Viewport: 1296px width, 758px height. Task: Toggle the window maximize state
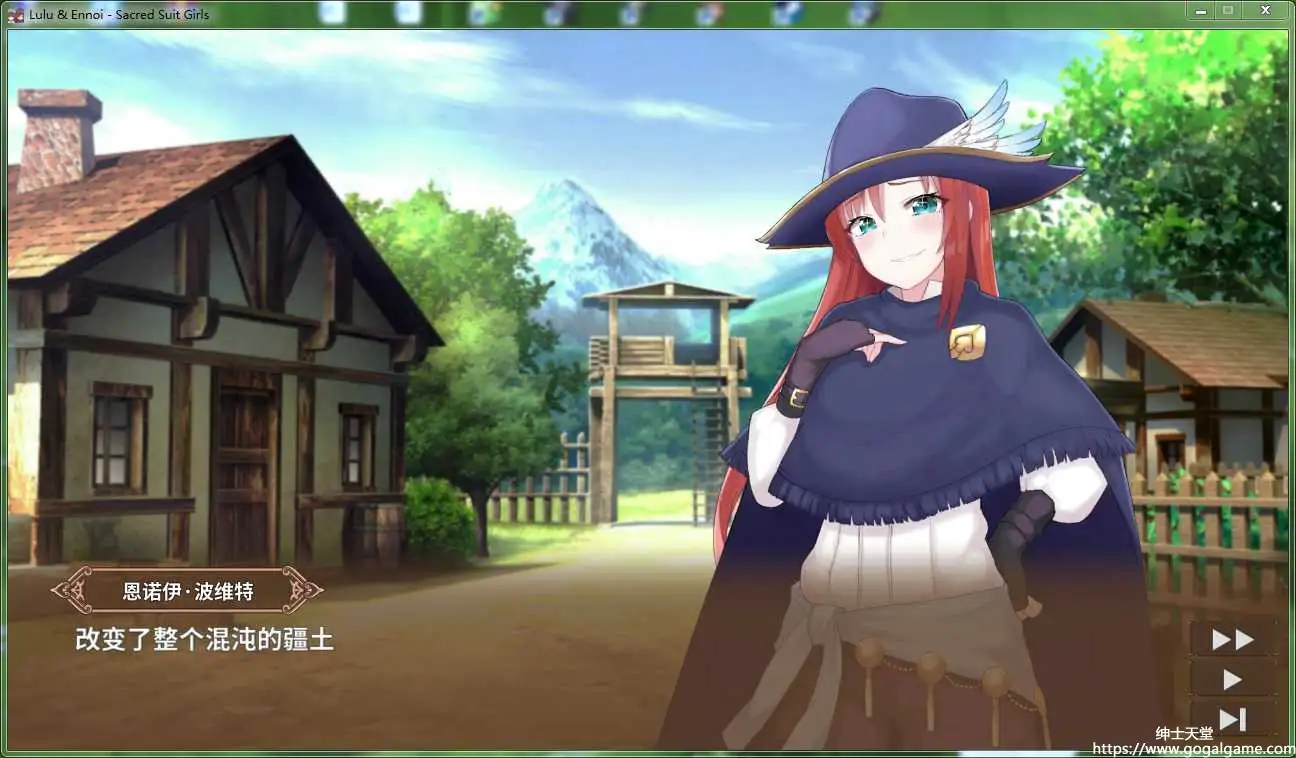pos(1228,11)
